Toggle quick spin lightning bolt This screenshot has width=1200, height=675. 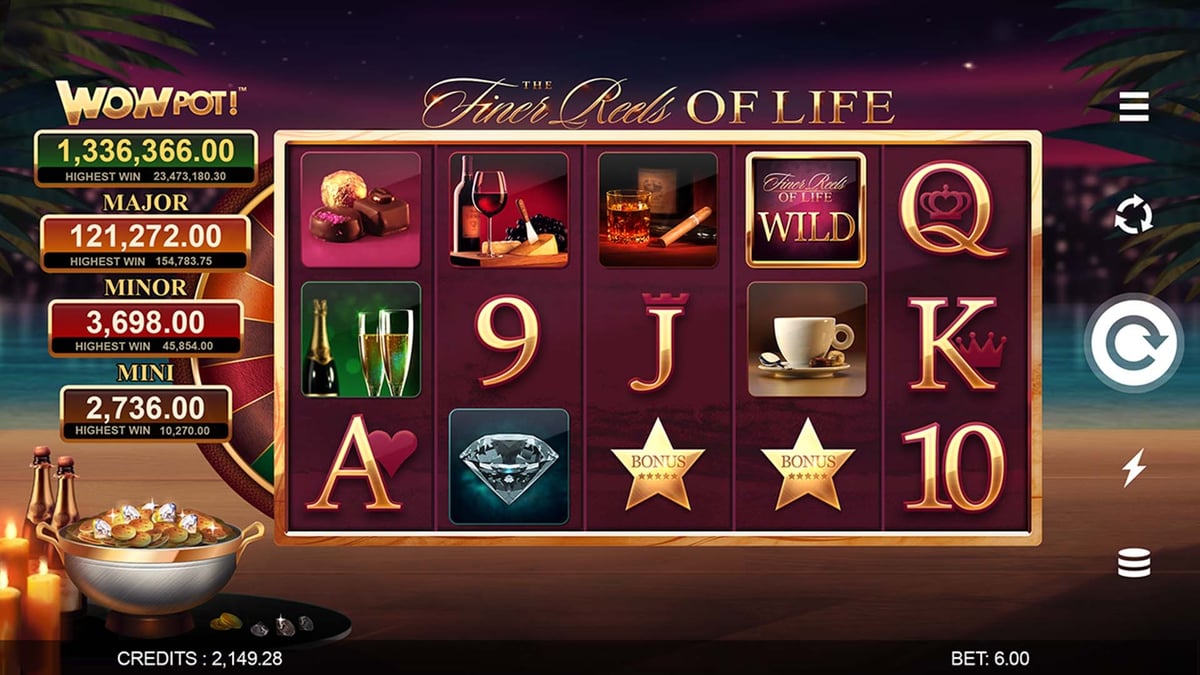(1133, 467)
